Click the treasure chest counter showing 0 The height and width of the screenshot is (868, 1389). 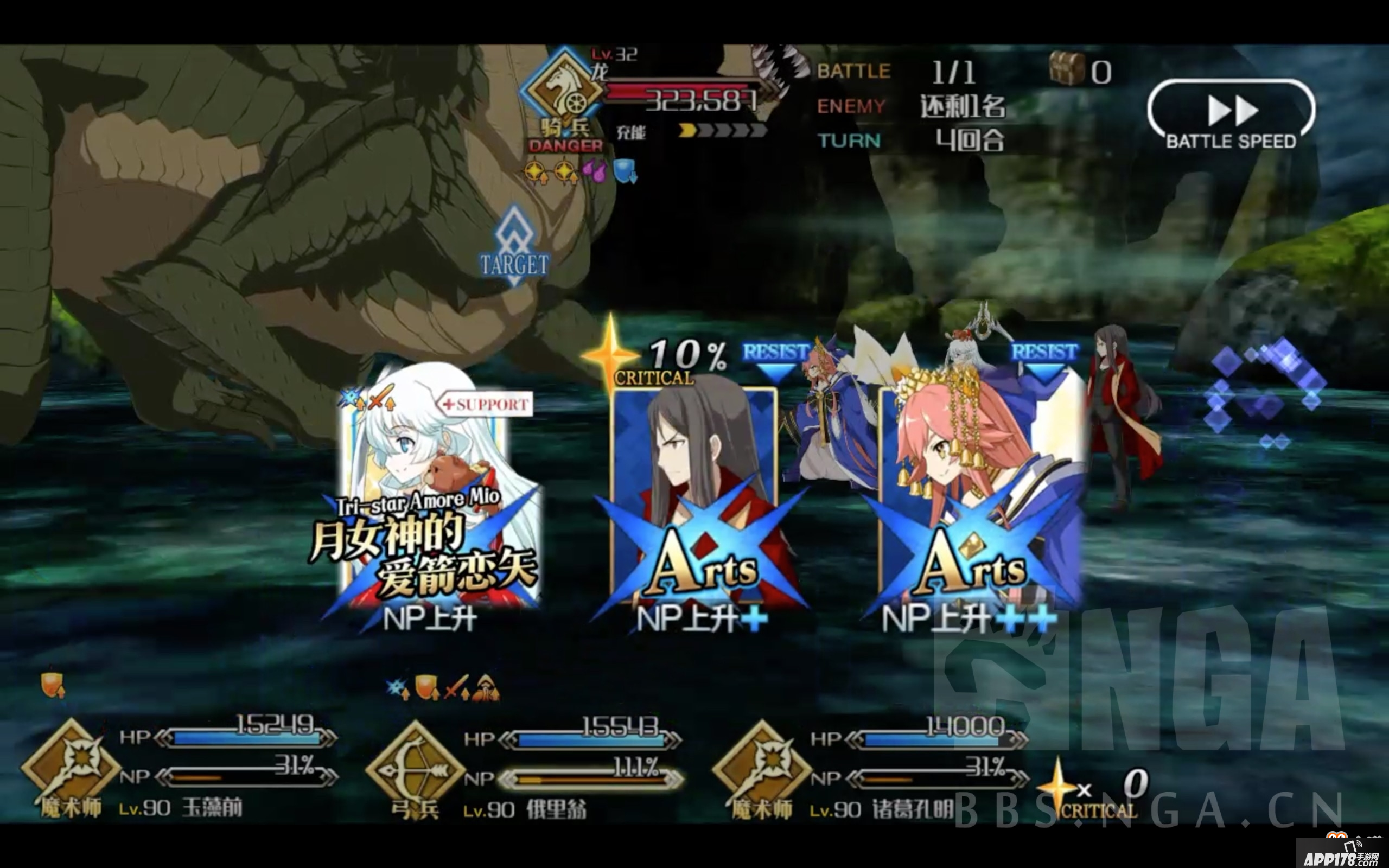(1079, 70)
